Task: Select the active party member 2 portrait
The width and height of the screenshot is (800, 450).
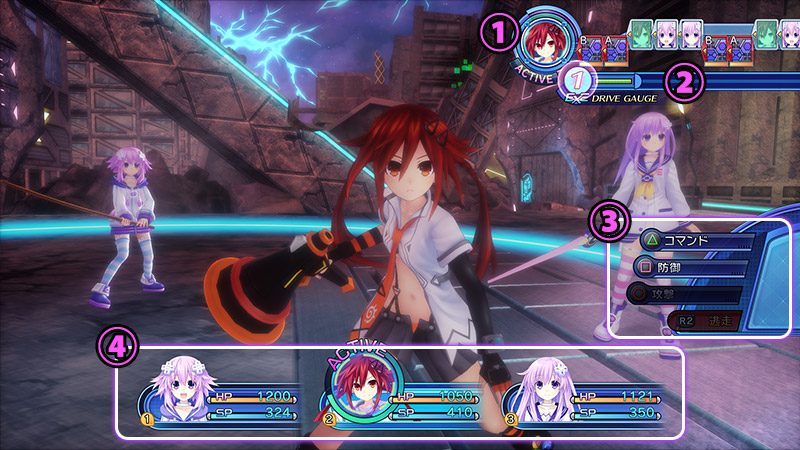Action: click(x=362, y=391)
